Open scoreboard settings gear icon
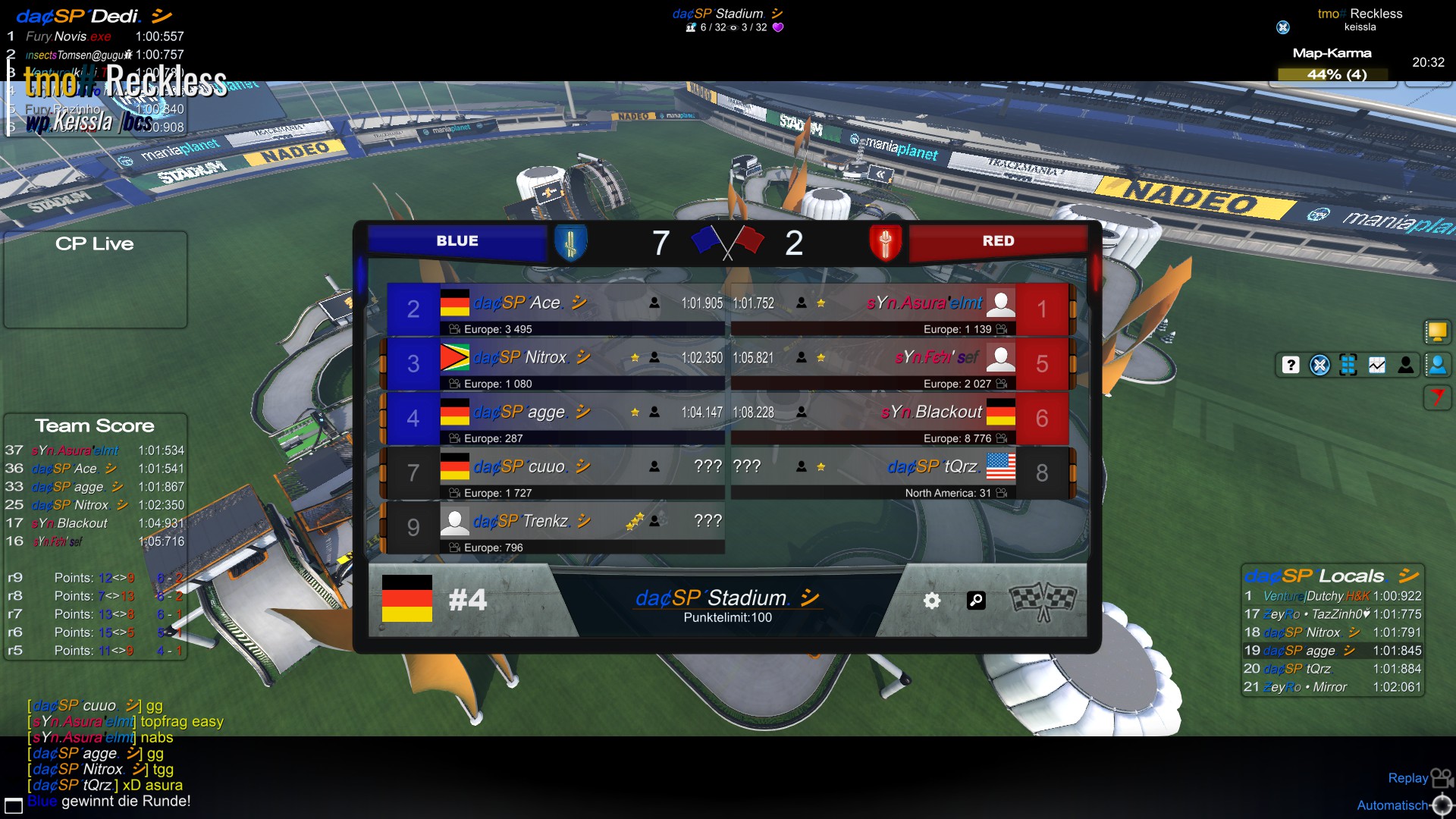Viewport: 1456px width, 819px height. coord(932,601)
